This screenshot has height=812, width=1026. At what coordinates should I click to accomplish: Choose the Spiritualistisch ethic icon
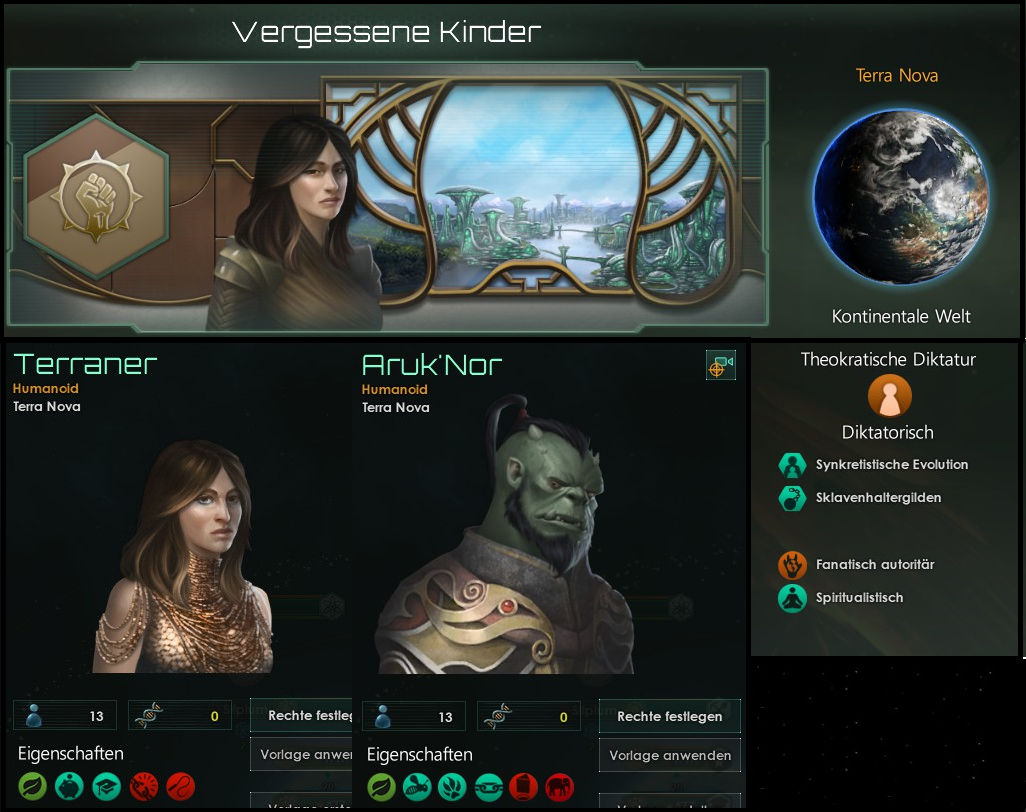[792, 598]
